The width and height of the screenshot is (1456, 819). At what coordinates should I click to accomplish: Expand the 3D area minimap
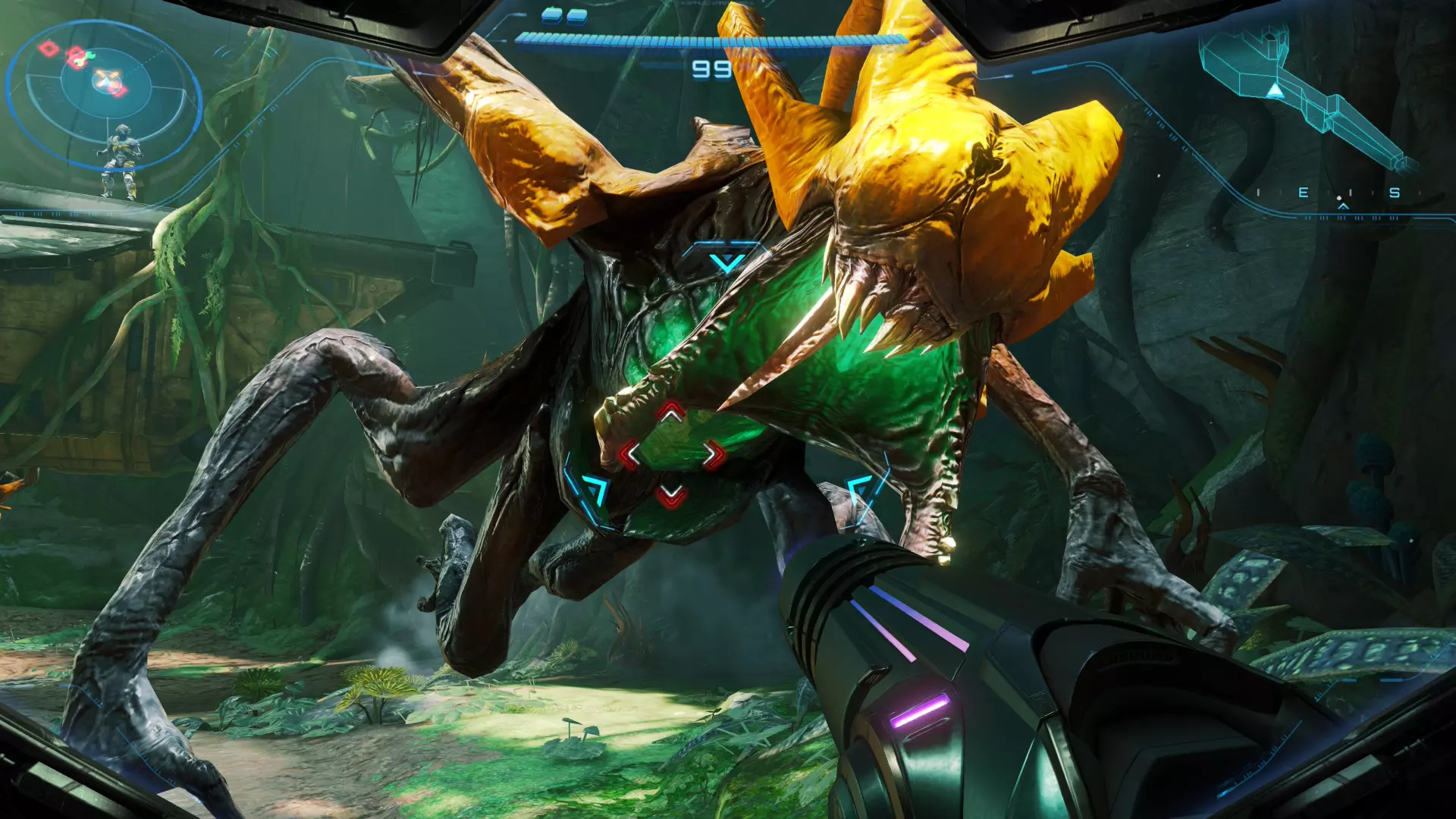click(x=1303, y=93)
